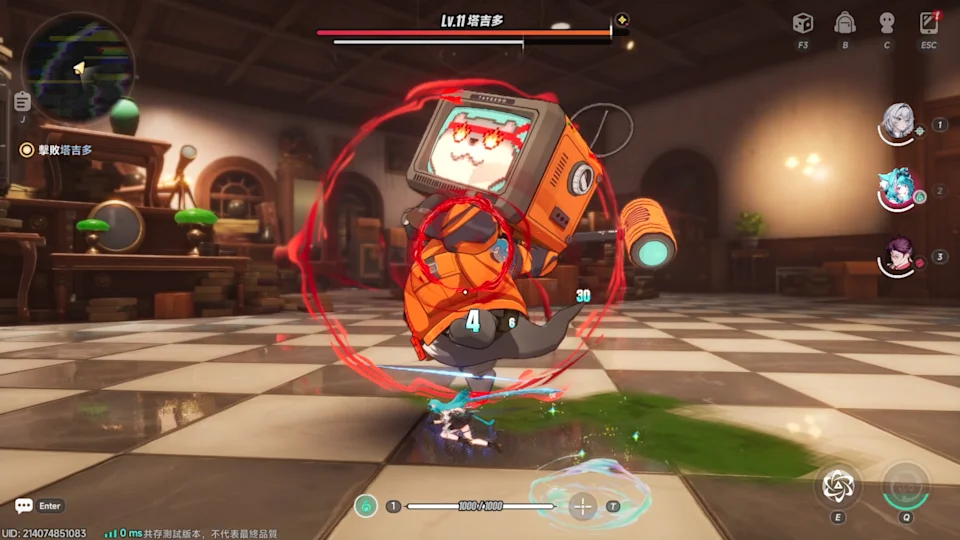Switch to the teal-haired party member
Image resolution: width=960 pixels, height=540 pixels.
(x=898, y=190)
